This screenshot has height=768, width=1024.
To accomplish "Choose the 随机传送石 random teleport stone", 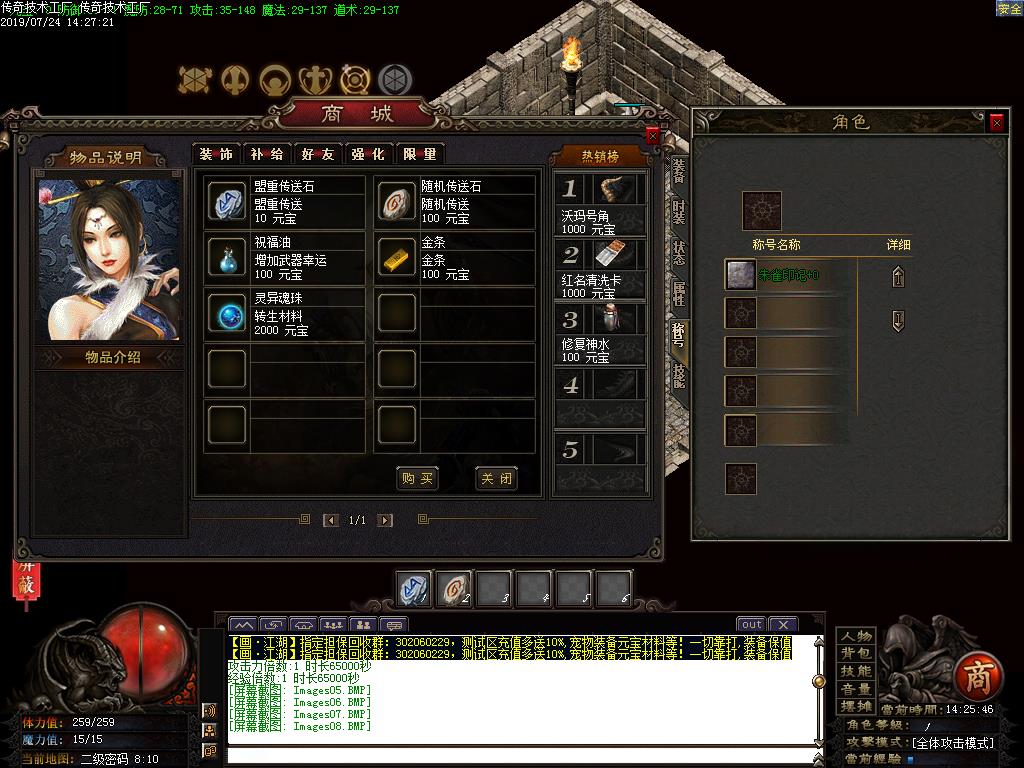I will [397, 202].
